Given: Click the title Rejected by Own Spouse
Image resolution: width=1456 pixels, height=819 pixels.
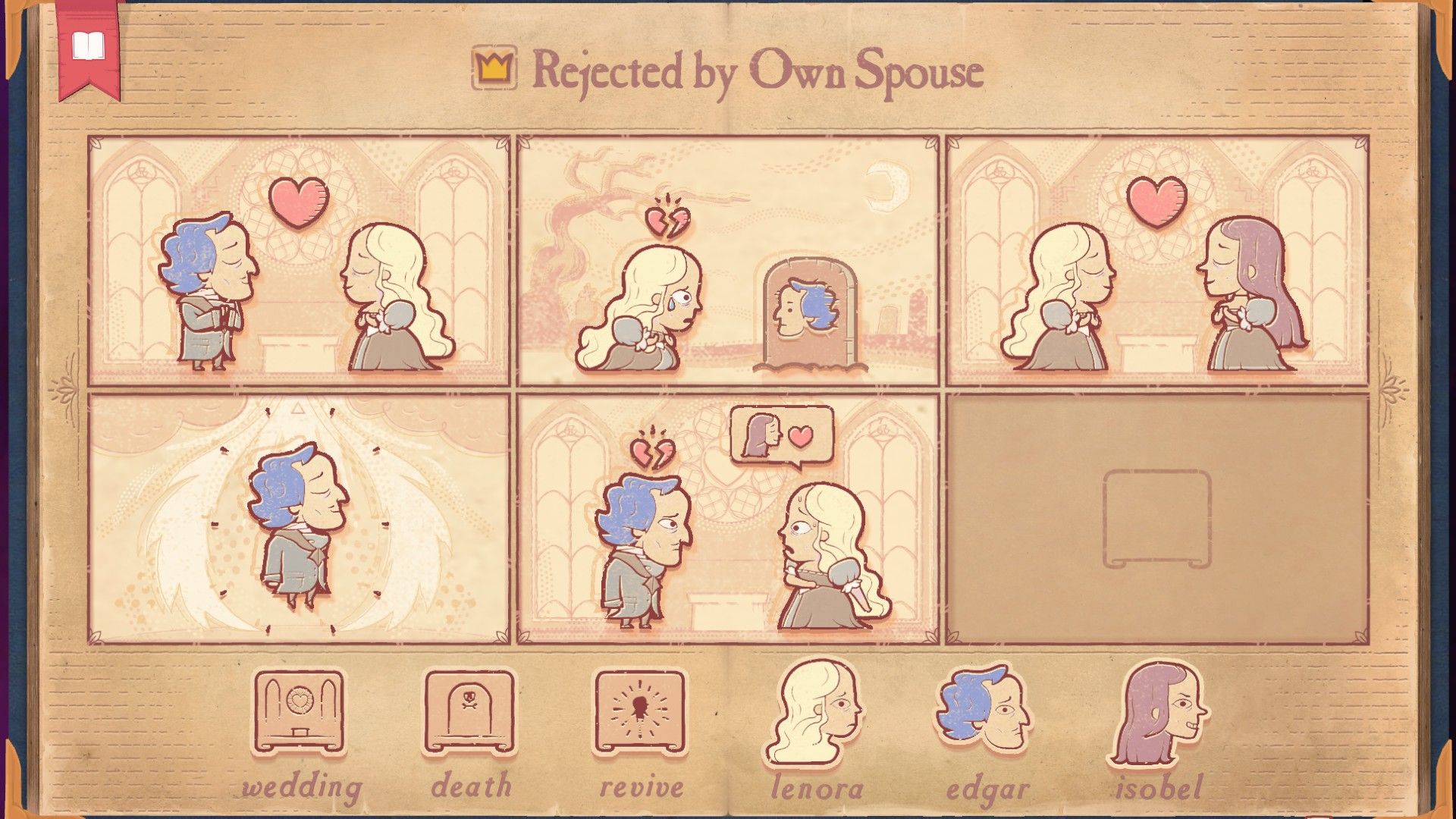Looking at the screenshot, I should click(758, 74).
